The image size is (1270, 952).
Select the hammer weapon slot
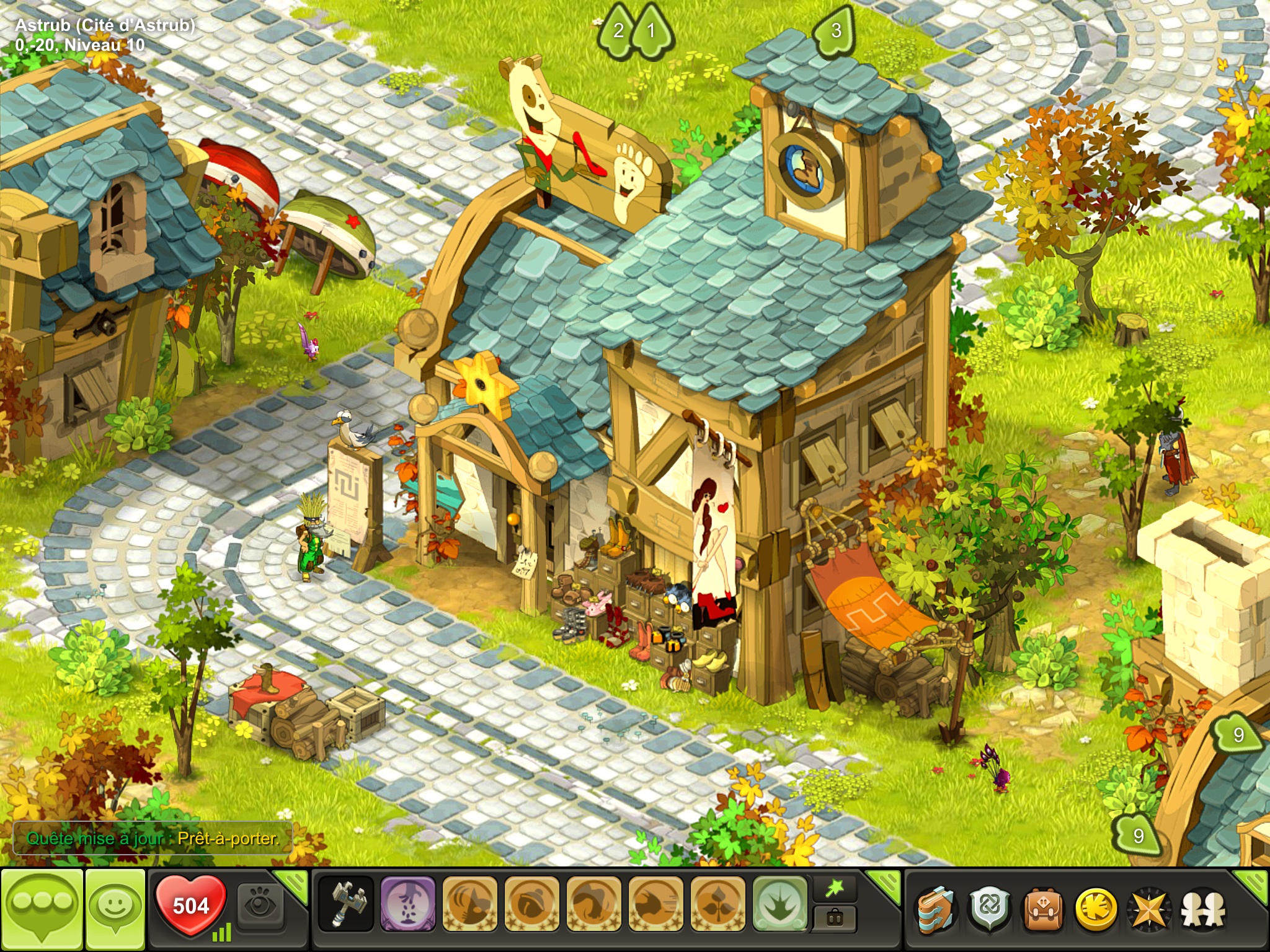point(346,904)
